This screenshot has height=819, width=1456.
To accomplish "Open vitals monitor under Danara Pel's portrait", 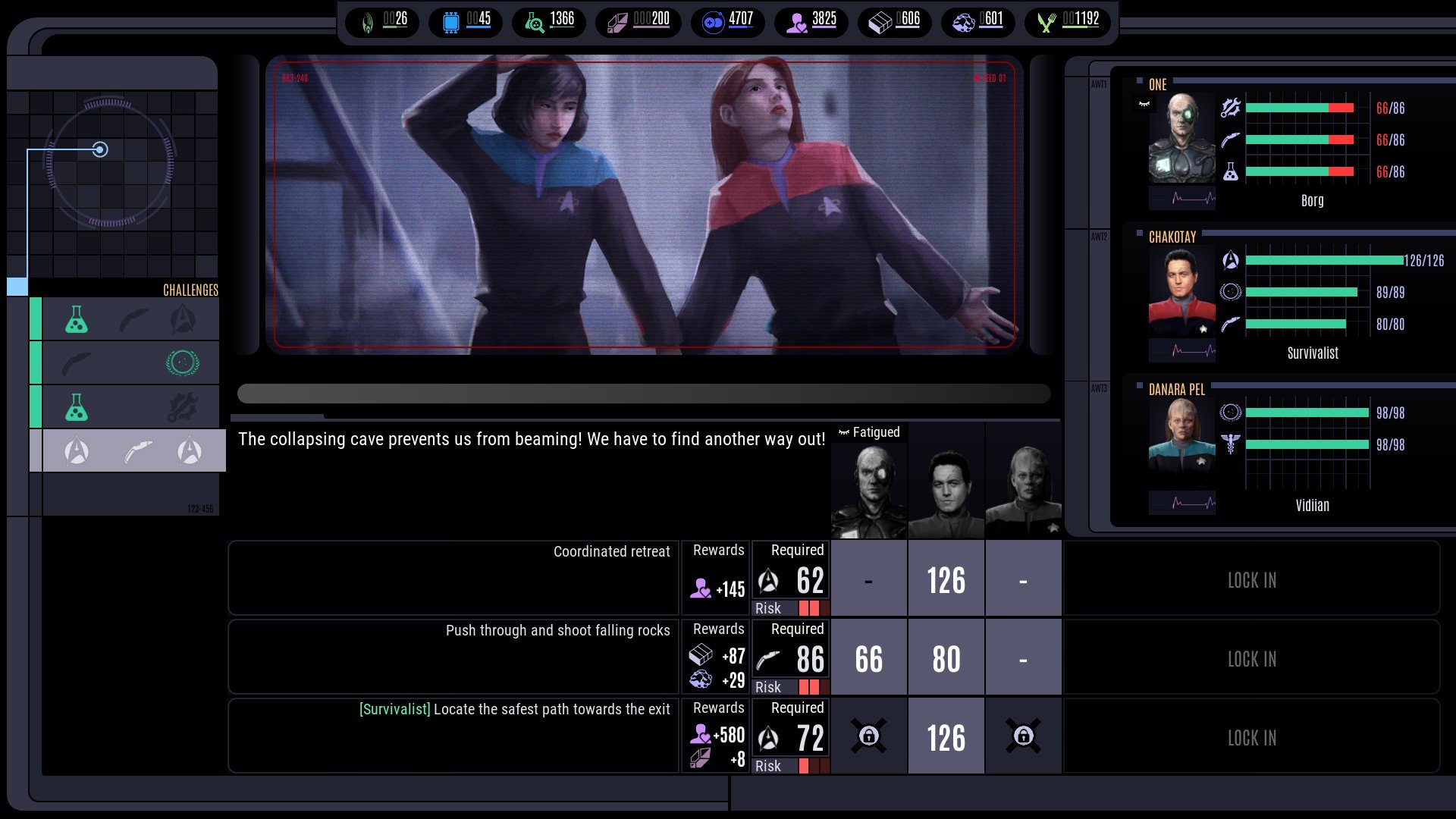I will pyautogui.click(x=1181, y=503).
